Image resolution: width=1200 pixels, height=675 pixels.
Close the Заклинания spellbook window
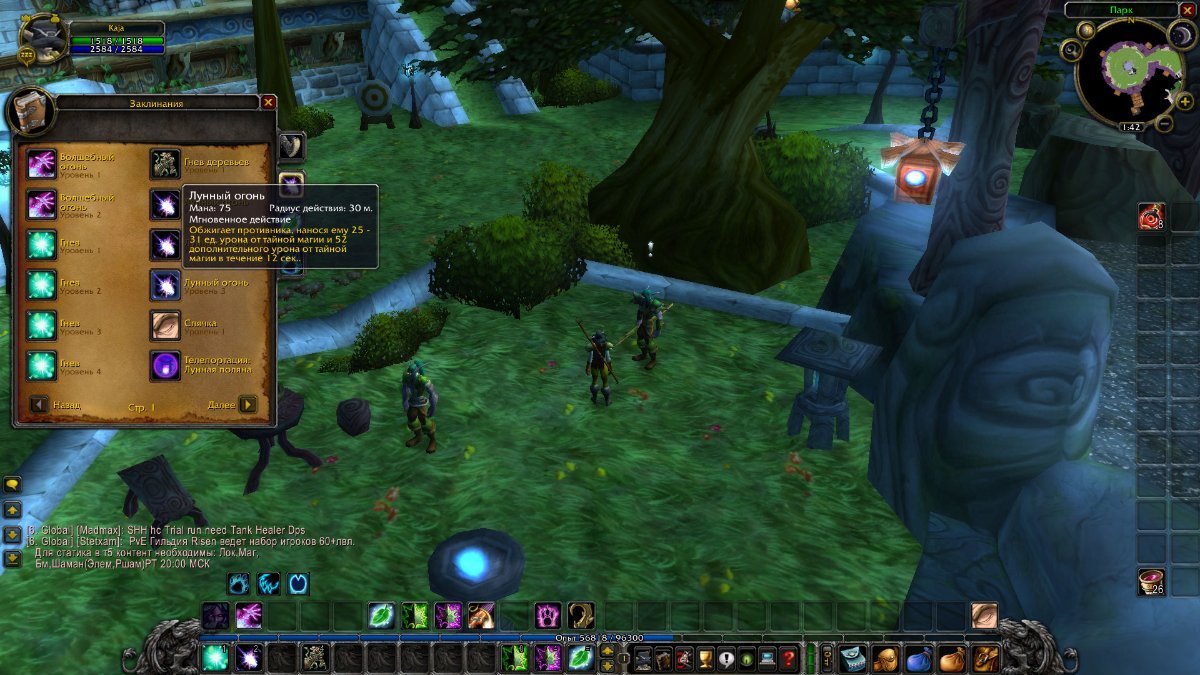[268, 102]
